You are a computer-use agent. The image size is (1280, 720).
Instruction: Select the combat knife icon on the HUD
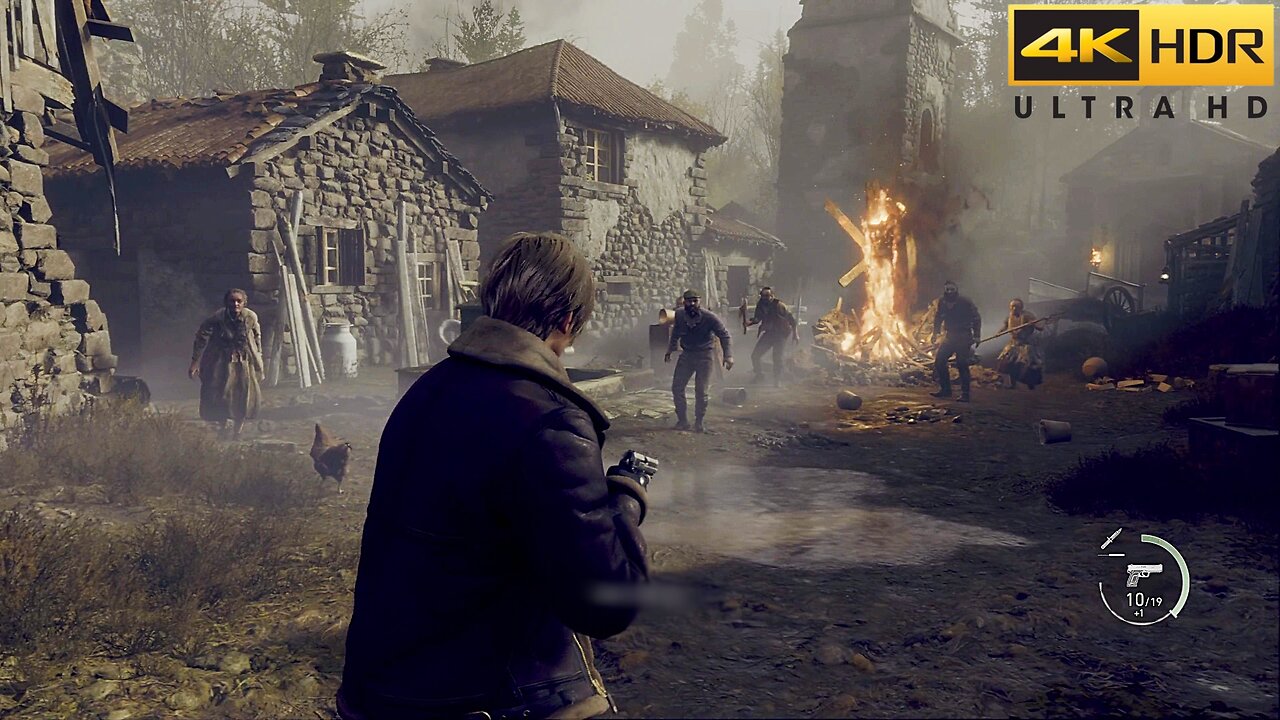[x=1110, y=537]
